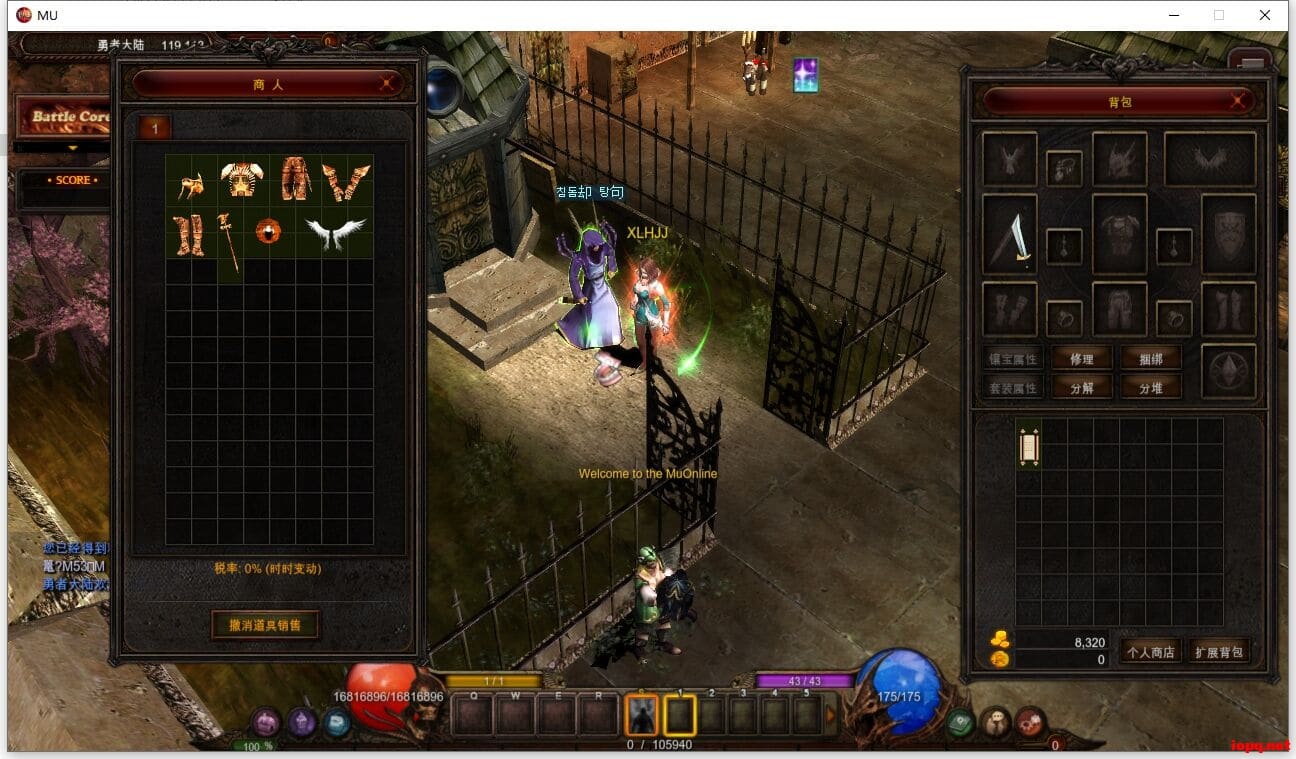Screen dimensions: 1296x759
Task: Choose the bronze pants in merchant shop
Action: [295, 178]
